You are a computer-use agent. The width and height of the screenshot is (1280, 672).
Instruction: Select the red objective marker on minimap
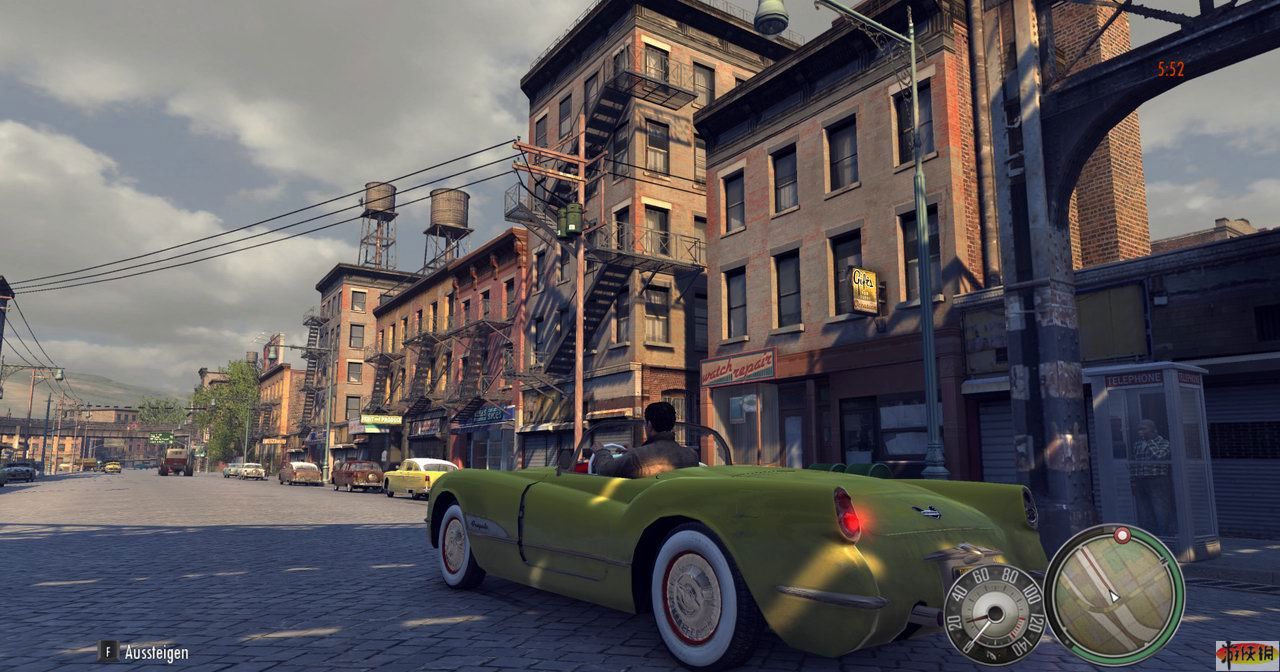(x=1122, y=535)
